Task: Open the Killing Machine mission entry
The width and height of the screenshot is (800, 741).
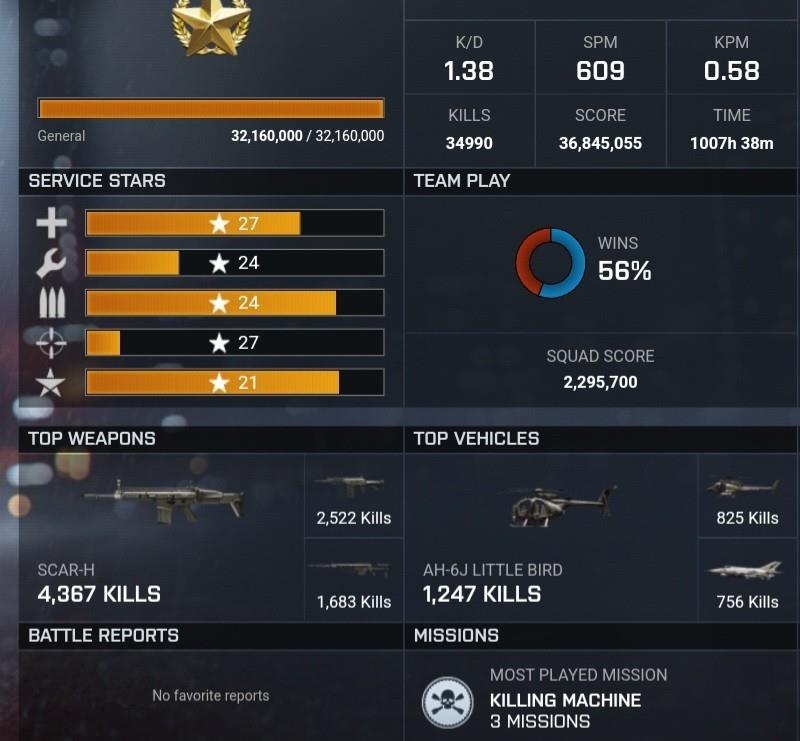Action: (x=564, y=700)
